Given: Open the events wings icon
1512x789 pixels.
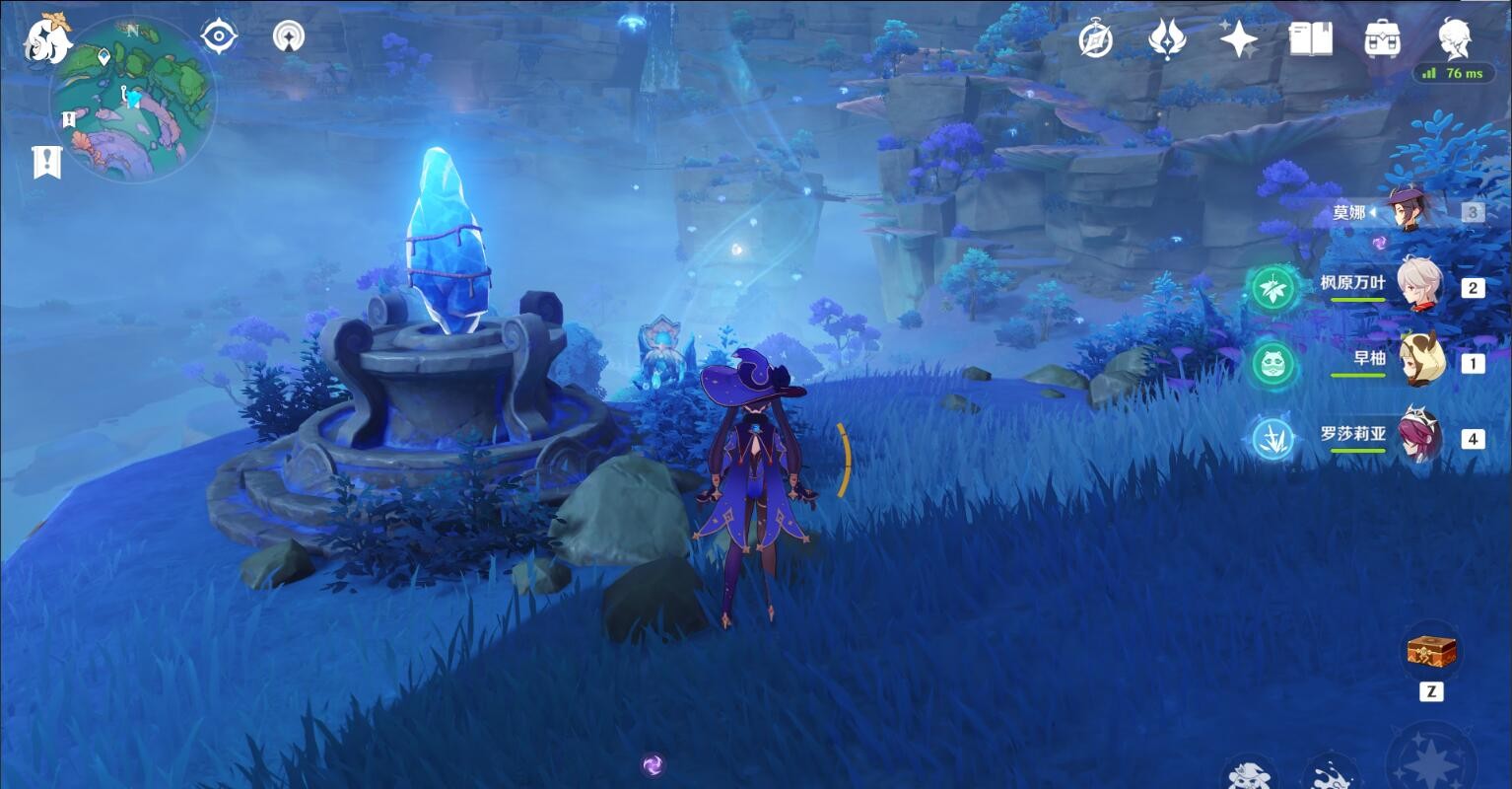Looking at the screenshot, I should coord(1167,39).
